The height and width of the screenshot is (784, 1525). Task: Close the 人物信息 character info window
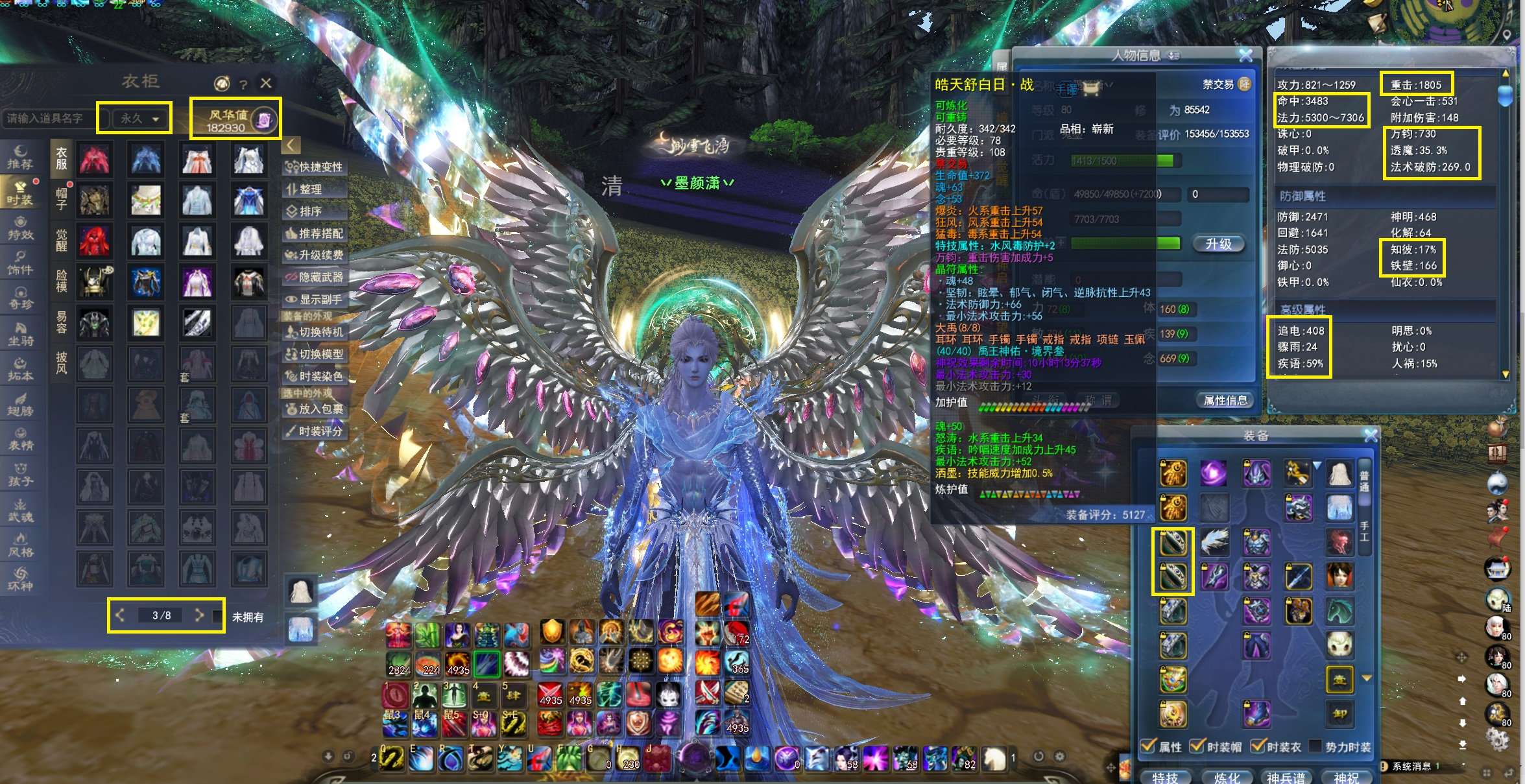pyautogui.click(x=1245, y=56)
